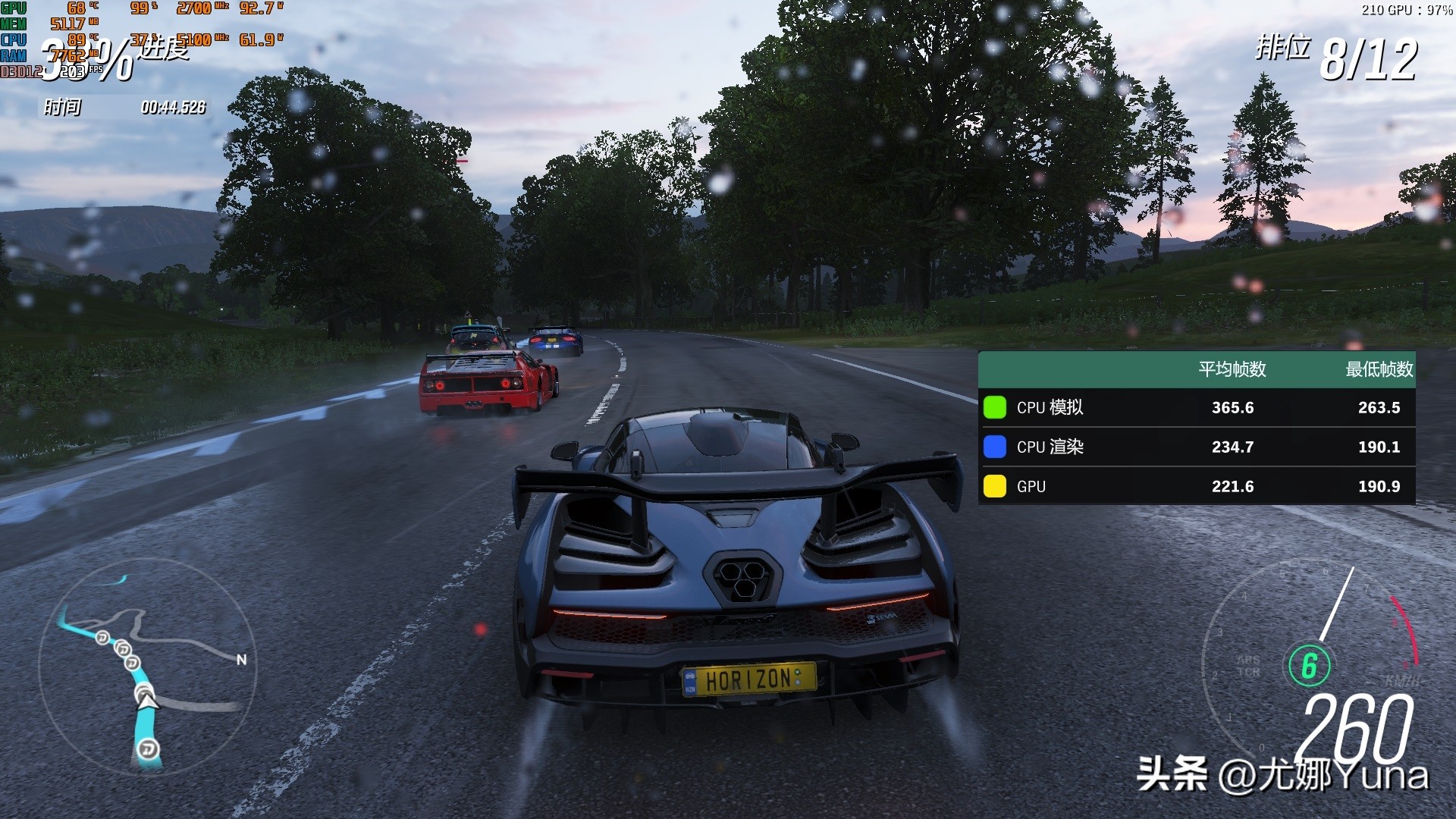Select the CPU 渲染 row label
This screenshot has width=1456, height=819.
pos(1050,447)
